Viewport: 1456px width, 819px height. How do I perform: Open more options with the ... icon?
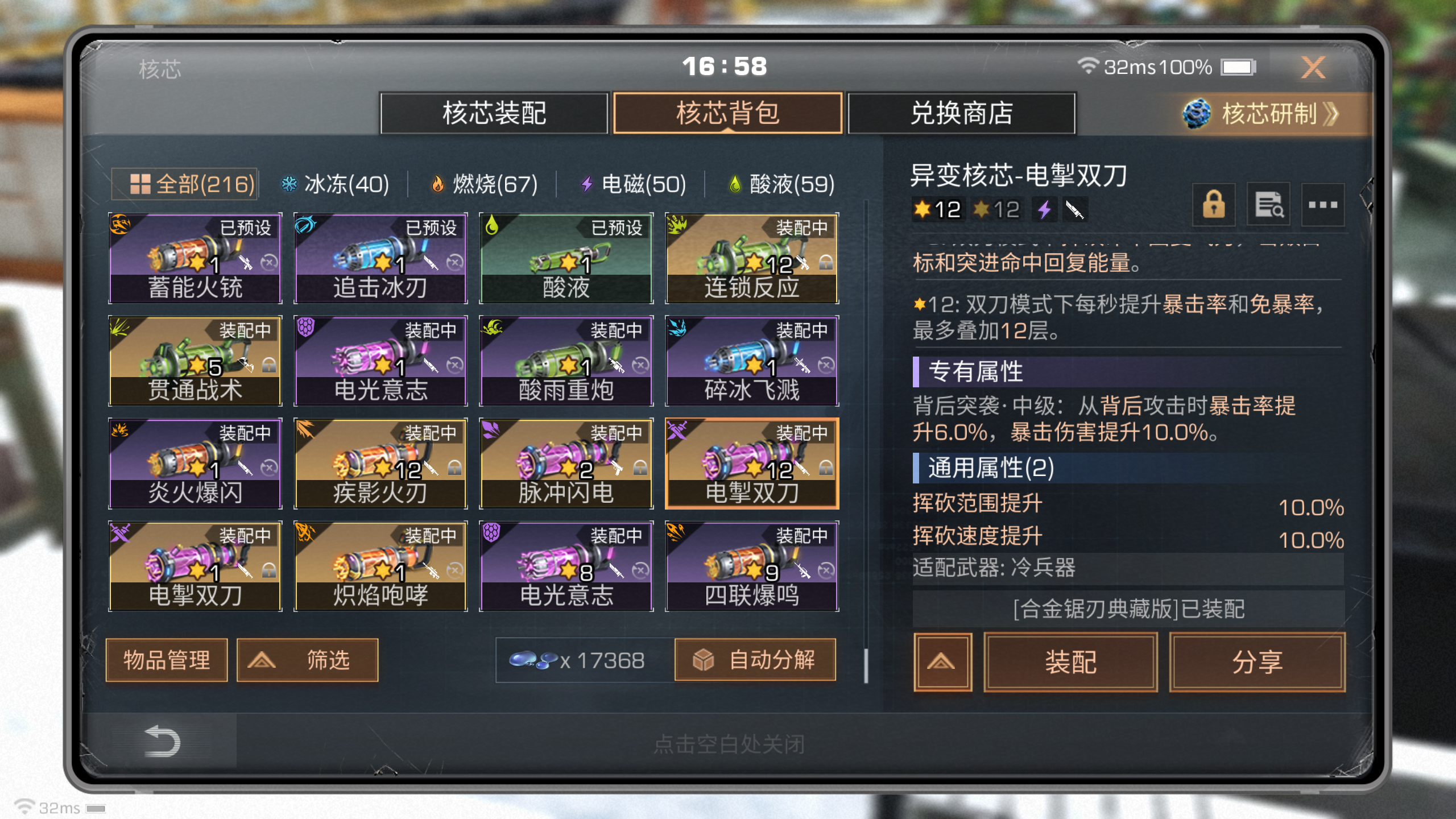tap(1323, 205)
